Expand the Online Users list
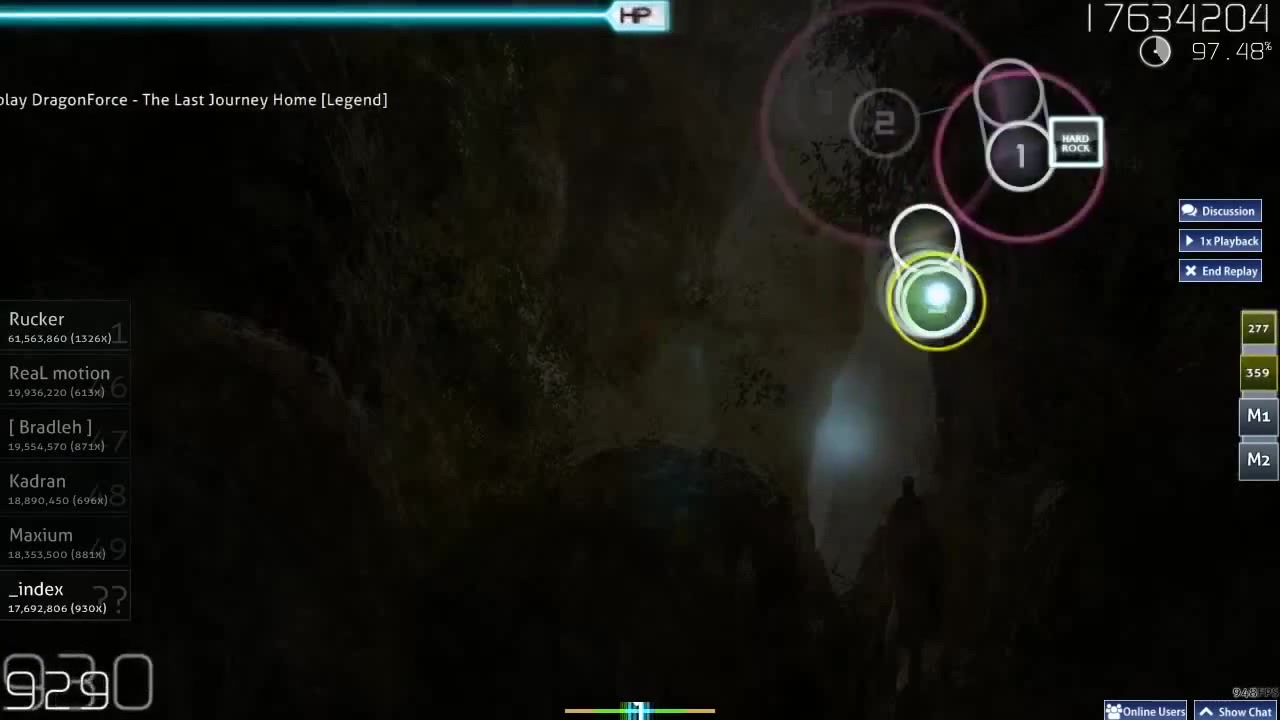Image resolution: width=1280 pixels, height=720 pixels. [x=1146, y=711]
